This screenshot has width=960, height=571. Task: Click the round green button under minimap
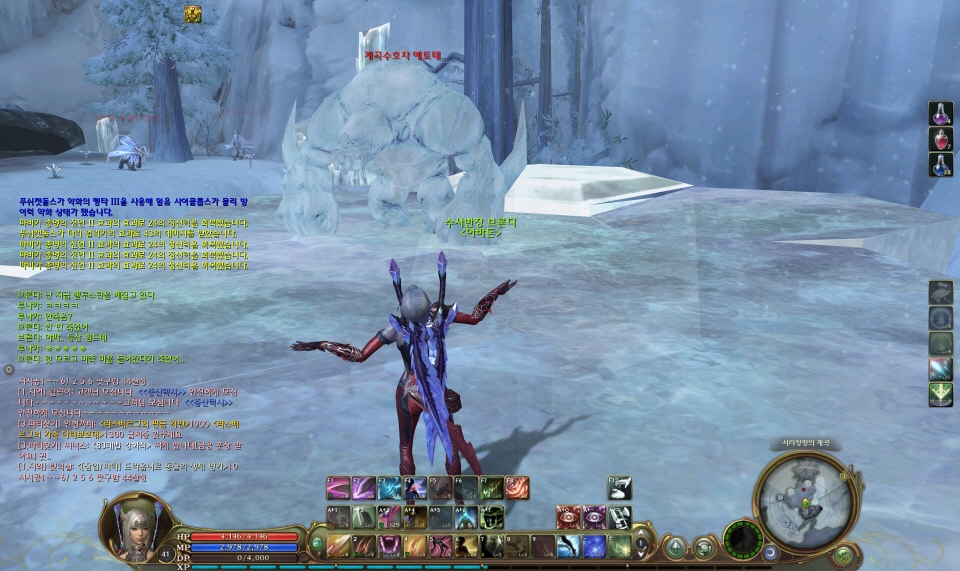pos(843,554)
